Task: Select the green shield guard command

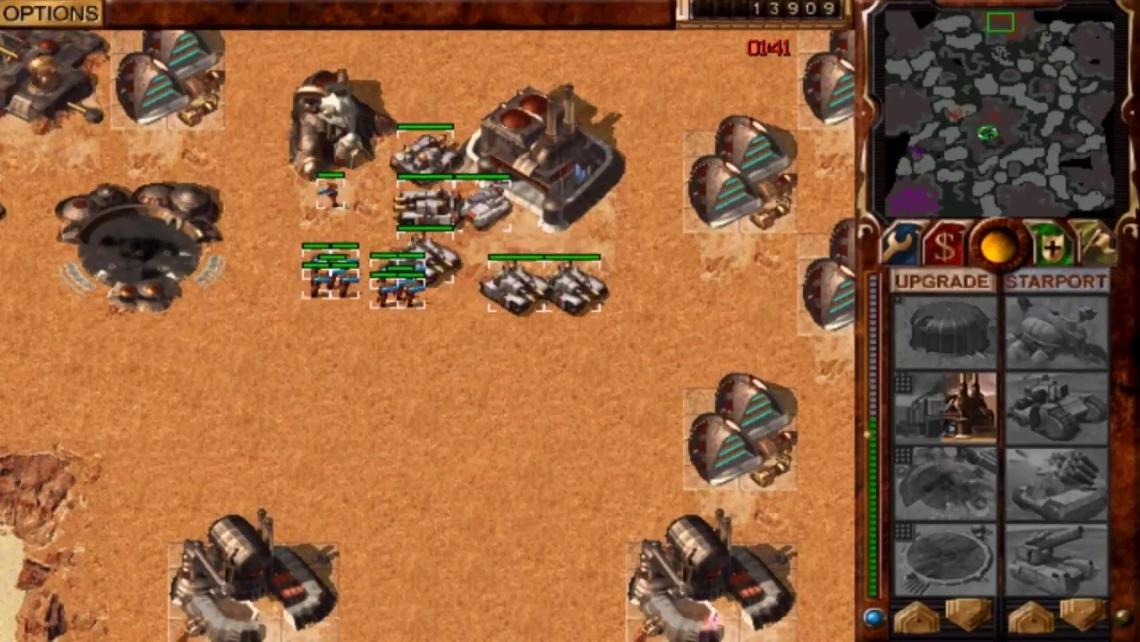Action: 1051,244
